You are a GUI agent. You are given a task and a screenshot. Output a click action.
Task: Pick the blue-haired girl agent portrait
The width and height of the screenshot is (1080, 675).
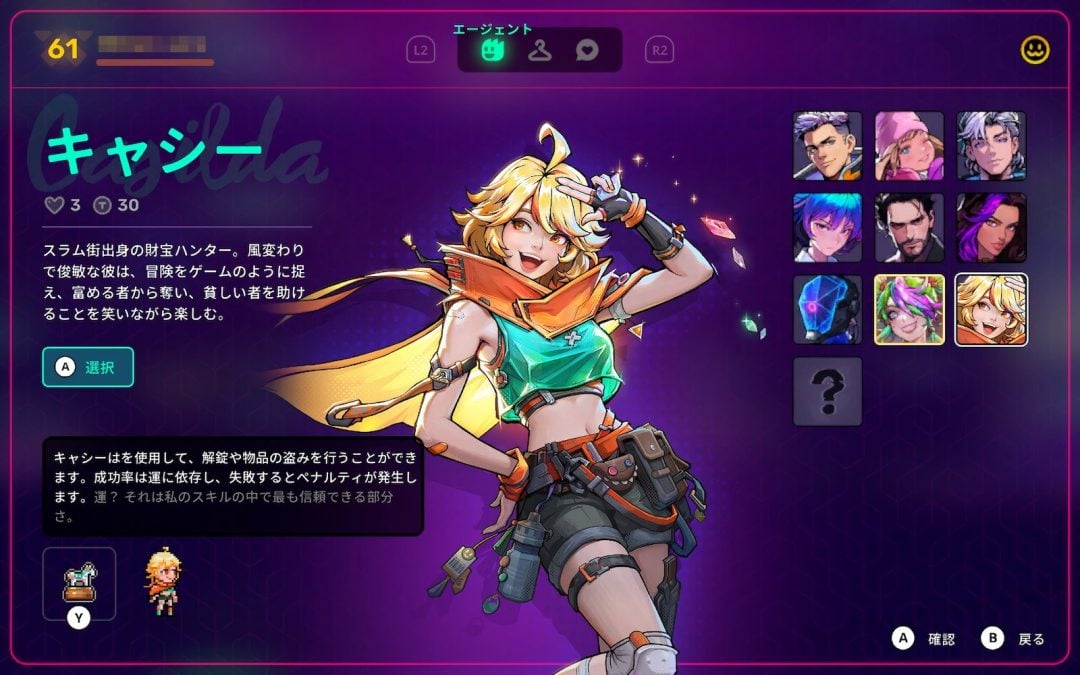point(827,227)
